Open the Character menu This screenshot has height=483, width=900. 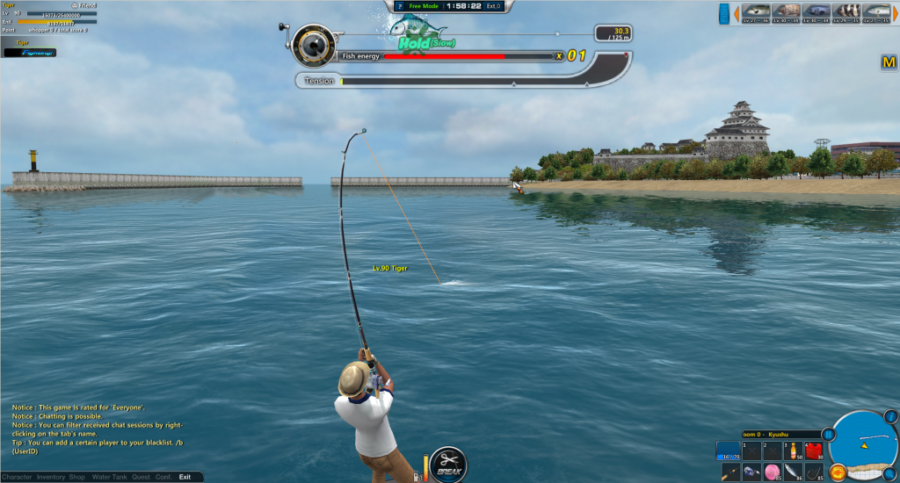pos(16,477)
